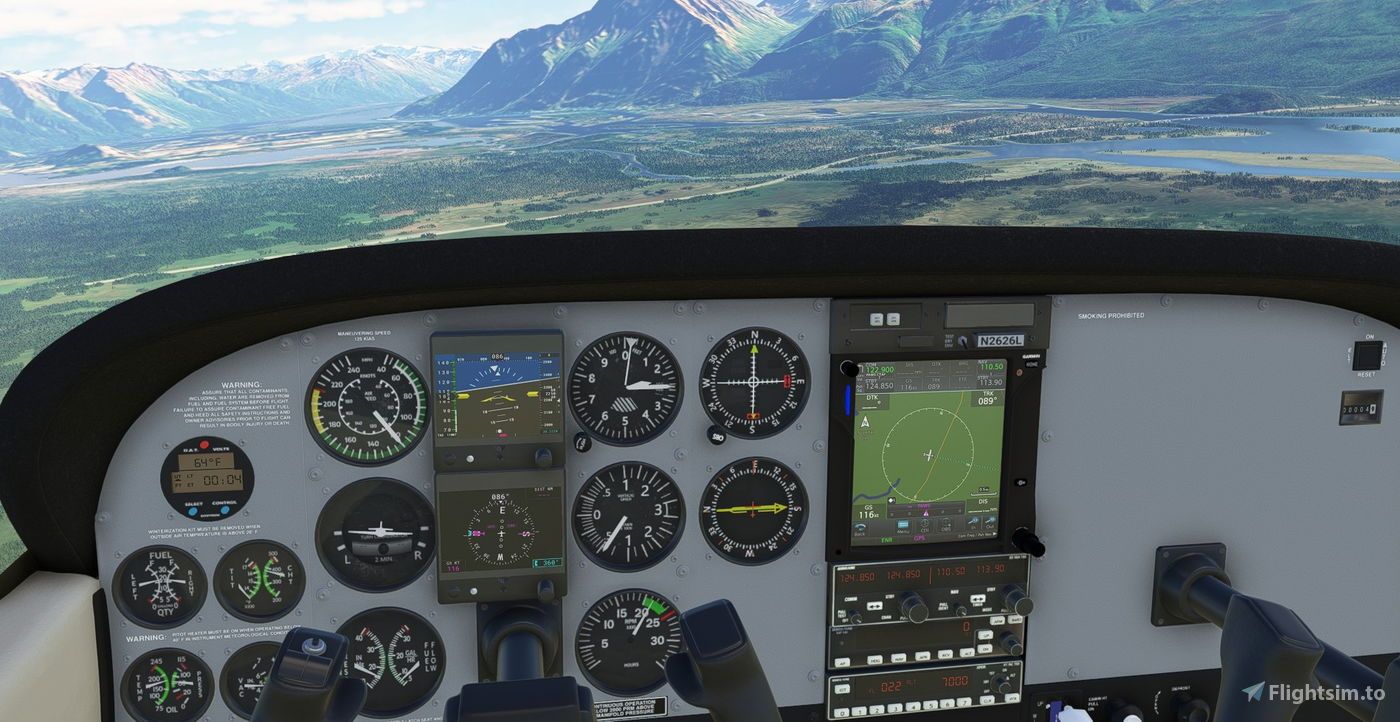Hit the transponder IDT ident button
1400x722 pixels.
[x=842, y=689]
